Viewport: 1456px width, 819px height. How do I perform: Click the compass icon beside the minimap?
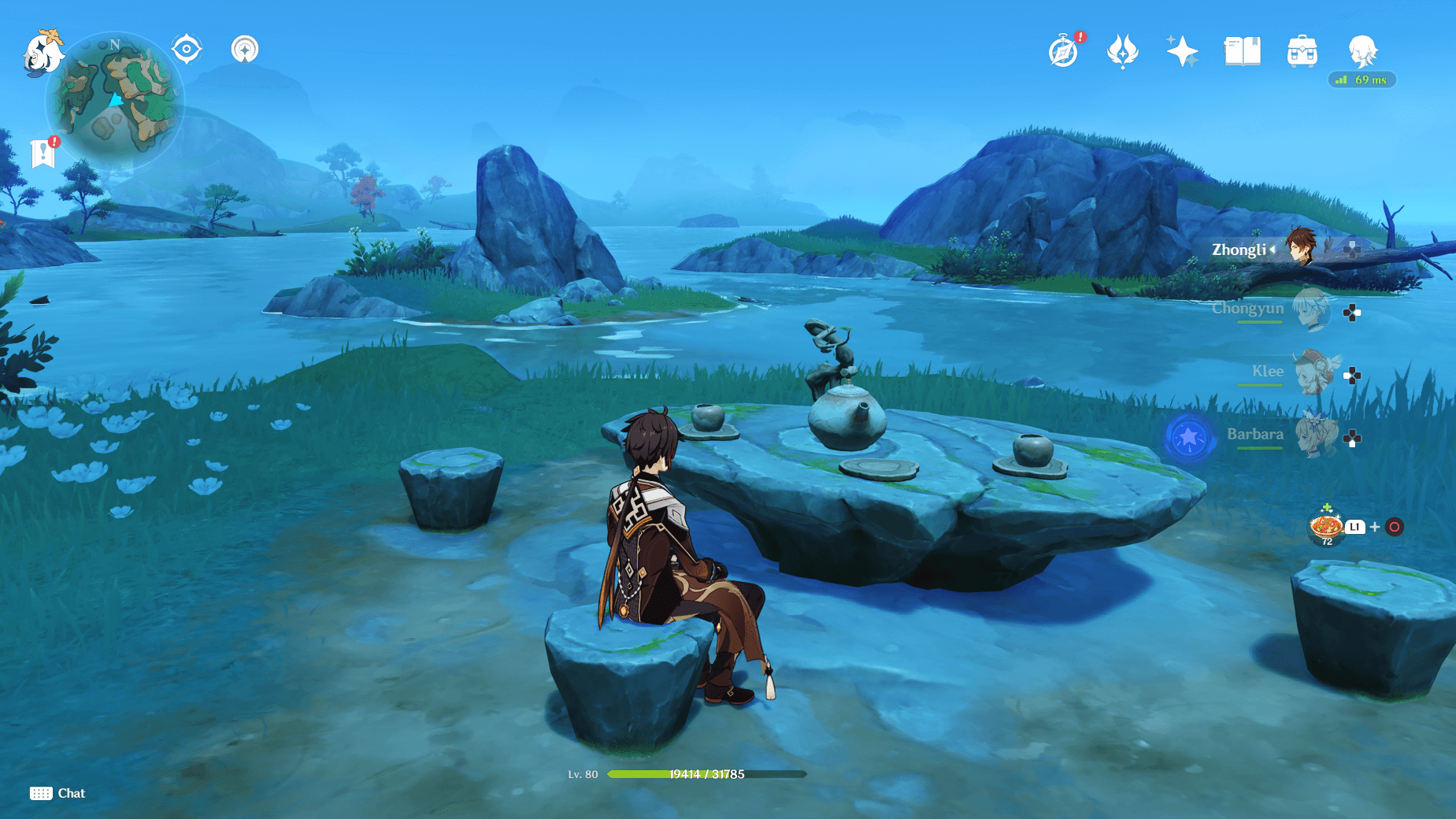(x=187, y=49)
